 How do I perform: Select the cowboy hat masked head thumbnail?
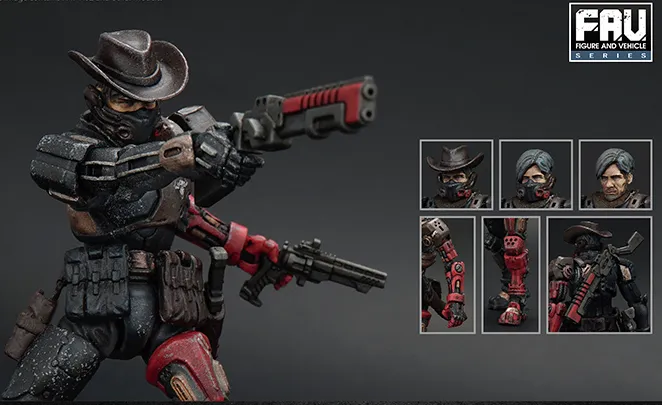tap(456, 174)
